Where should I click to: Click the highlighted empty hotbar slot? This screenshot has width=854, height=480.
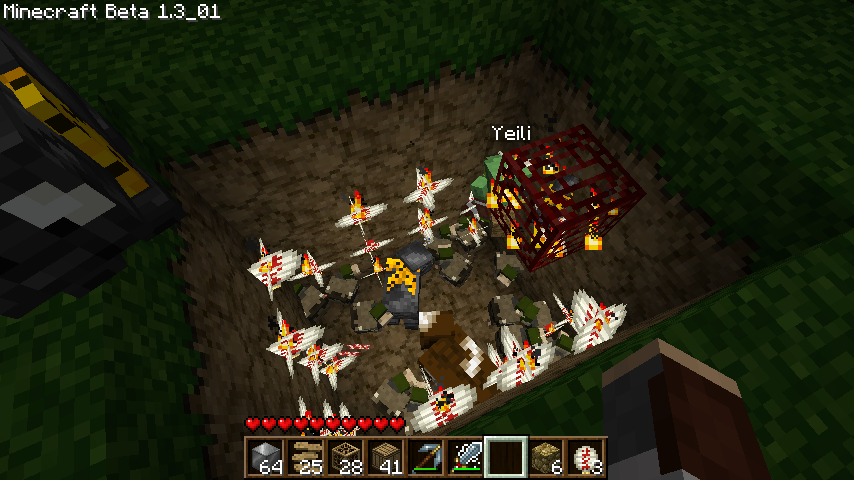[505, 457]
